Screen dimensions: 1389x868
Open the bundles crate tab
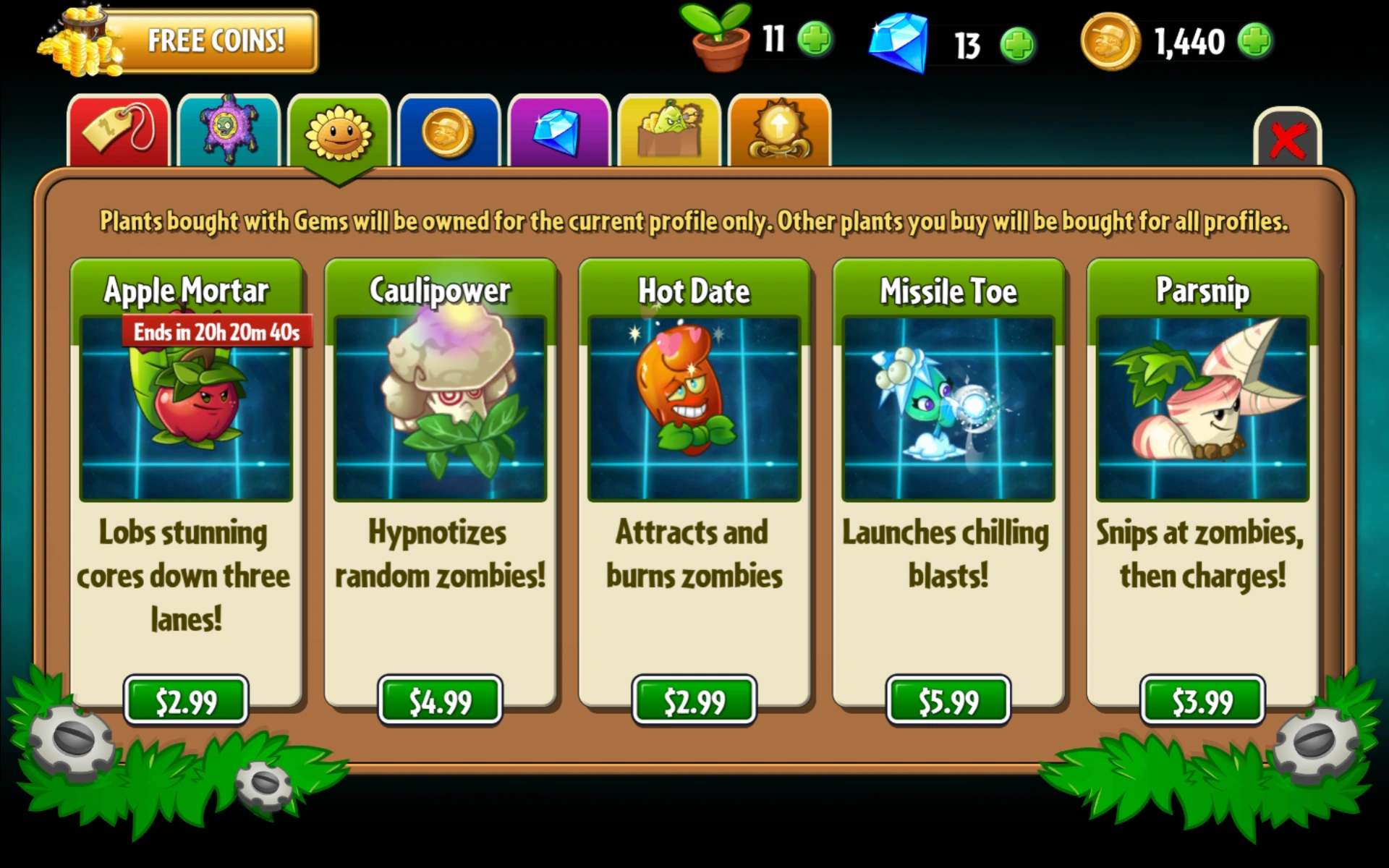coord(669,132)
